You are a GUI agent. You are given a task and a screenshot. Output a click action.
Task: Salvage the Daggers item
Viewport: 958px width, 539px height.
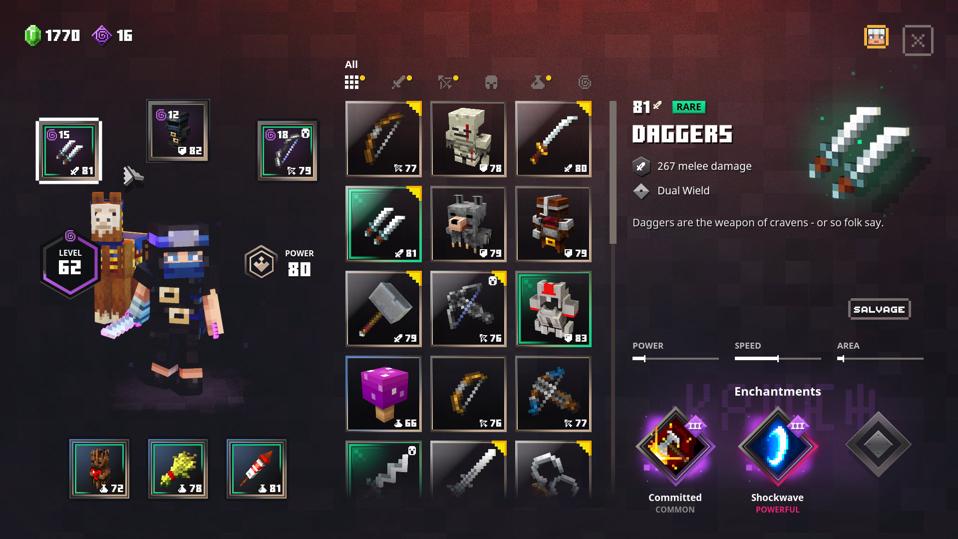(x=879, y=309)
